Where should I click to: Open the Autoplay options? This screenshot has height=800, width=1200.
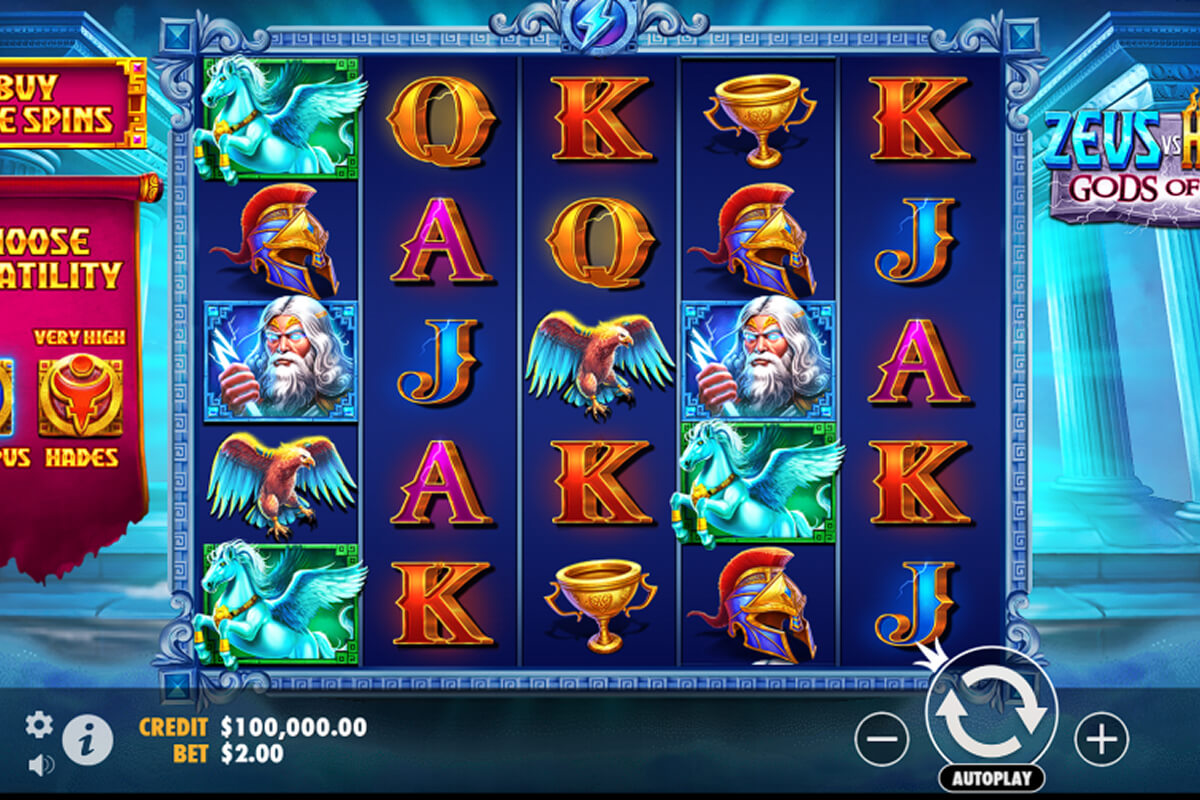click(991, 777)
